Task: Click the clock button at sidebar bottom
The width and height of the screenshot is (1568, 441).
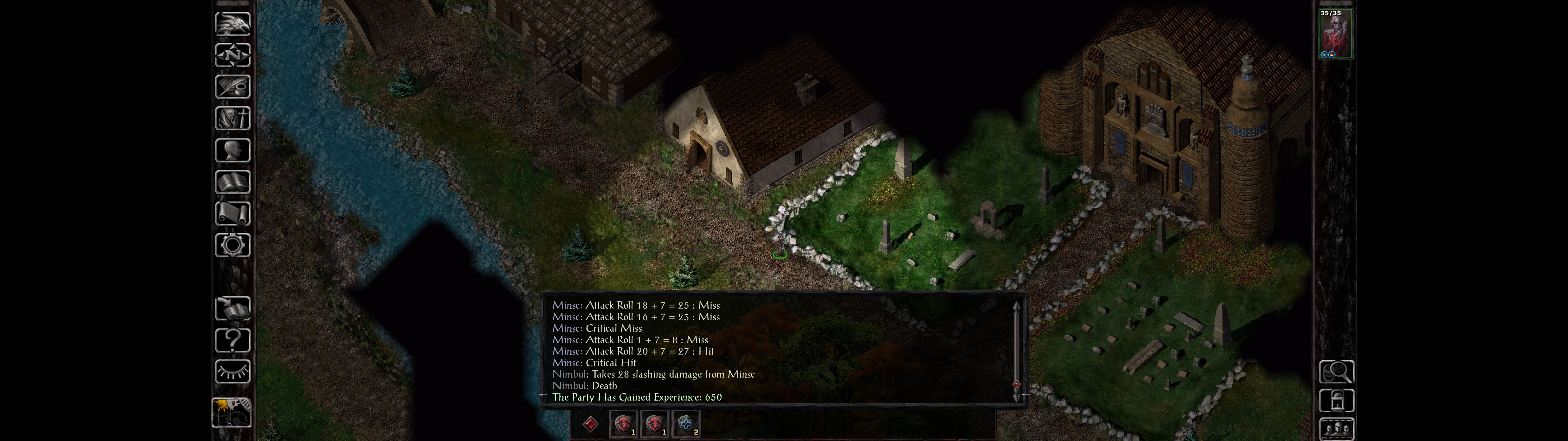Action: [231, 412]
